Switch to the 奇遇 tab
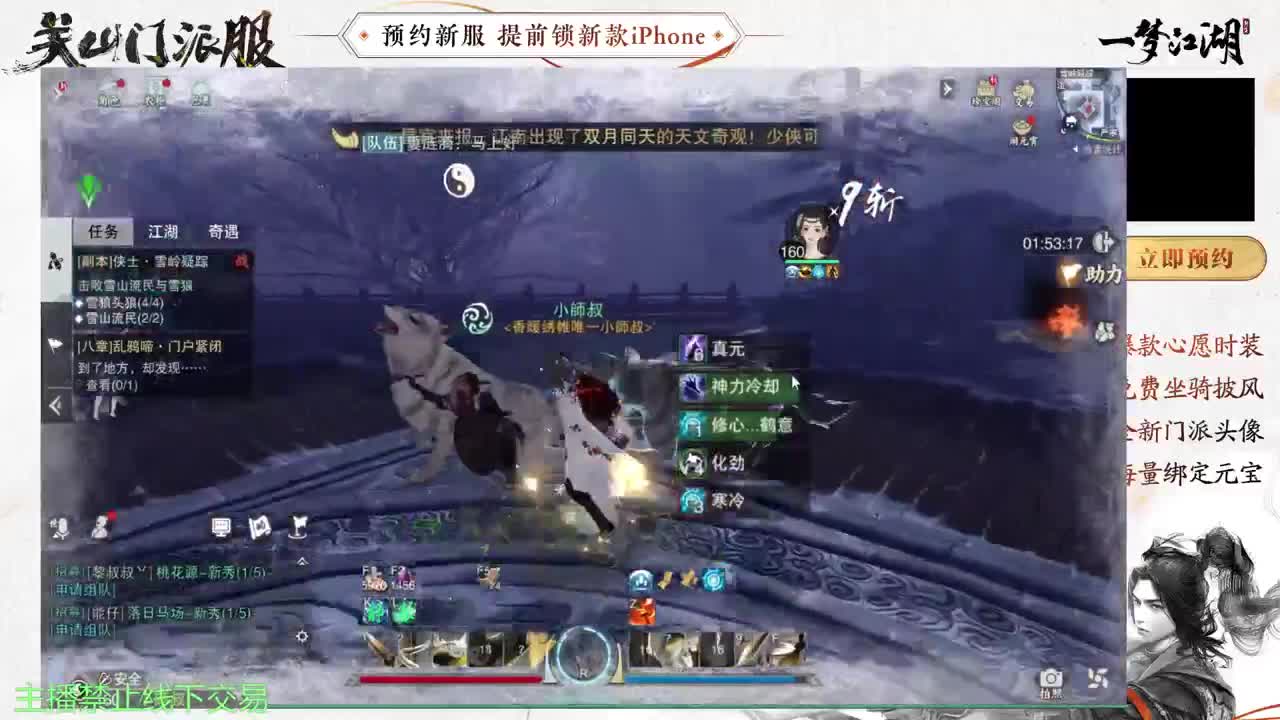 pos(225,231)
